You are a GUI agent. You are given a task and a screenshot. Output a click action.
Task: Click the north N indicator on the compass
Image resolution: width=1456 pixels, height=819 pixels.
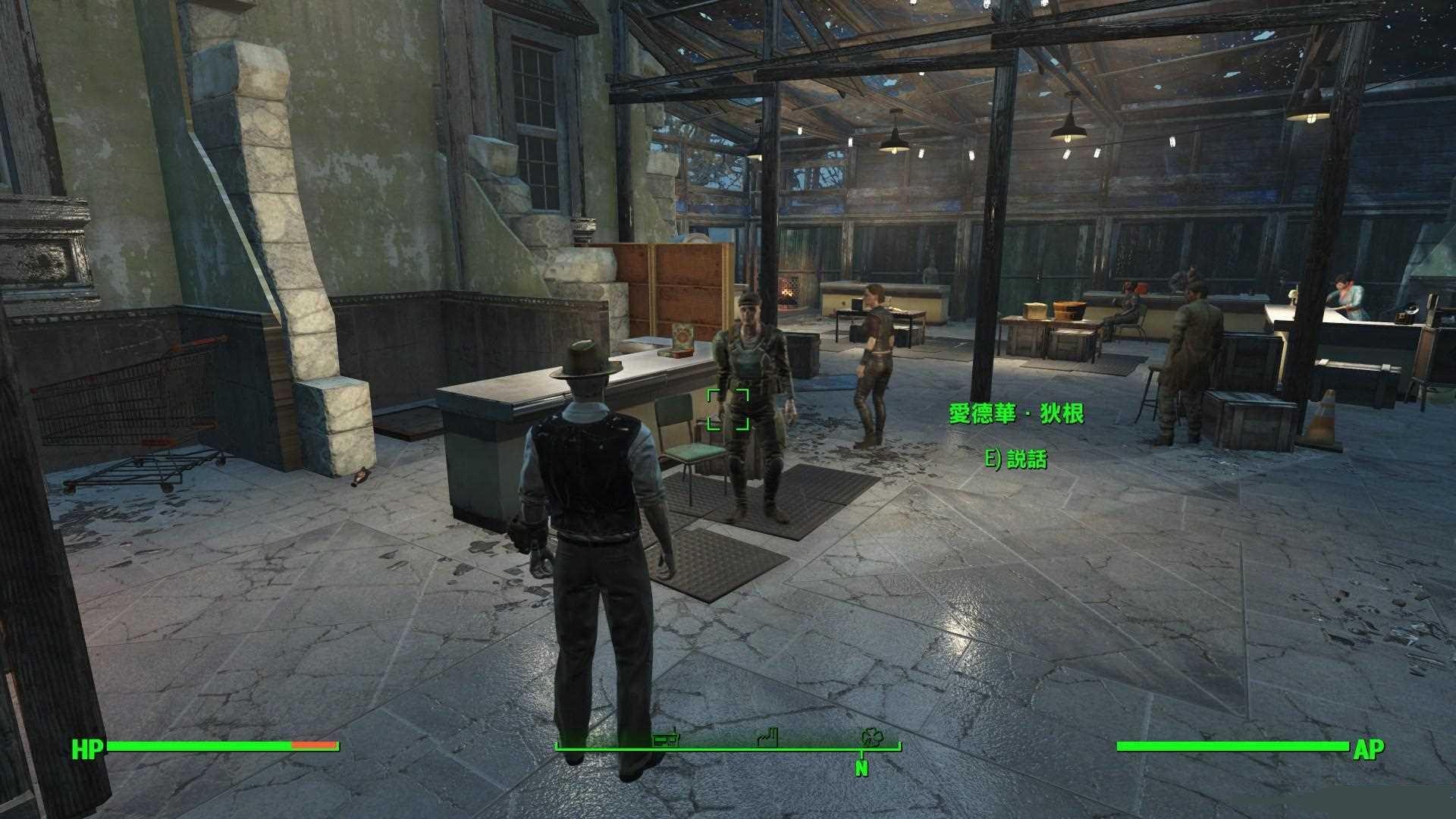[861, 767]
